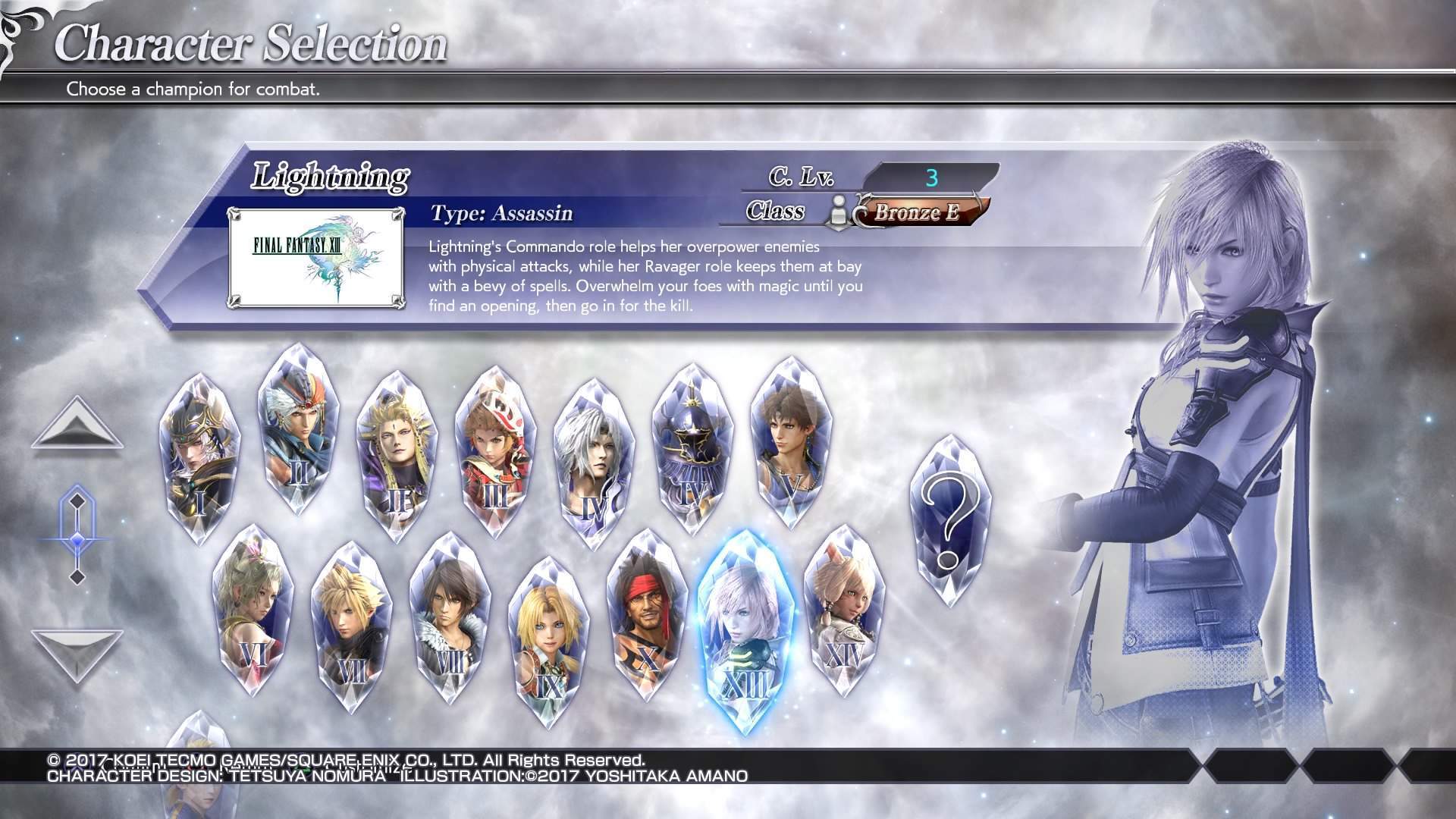The image size is (1456, 819).
Task: Select Terra's crystal marked VI
Action: 253,610
